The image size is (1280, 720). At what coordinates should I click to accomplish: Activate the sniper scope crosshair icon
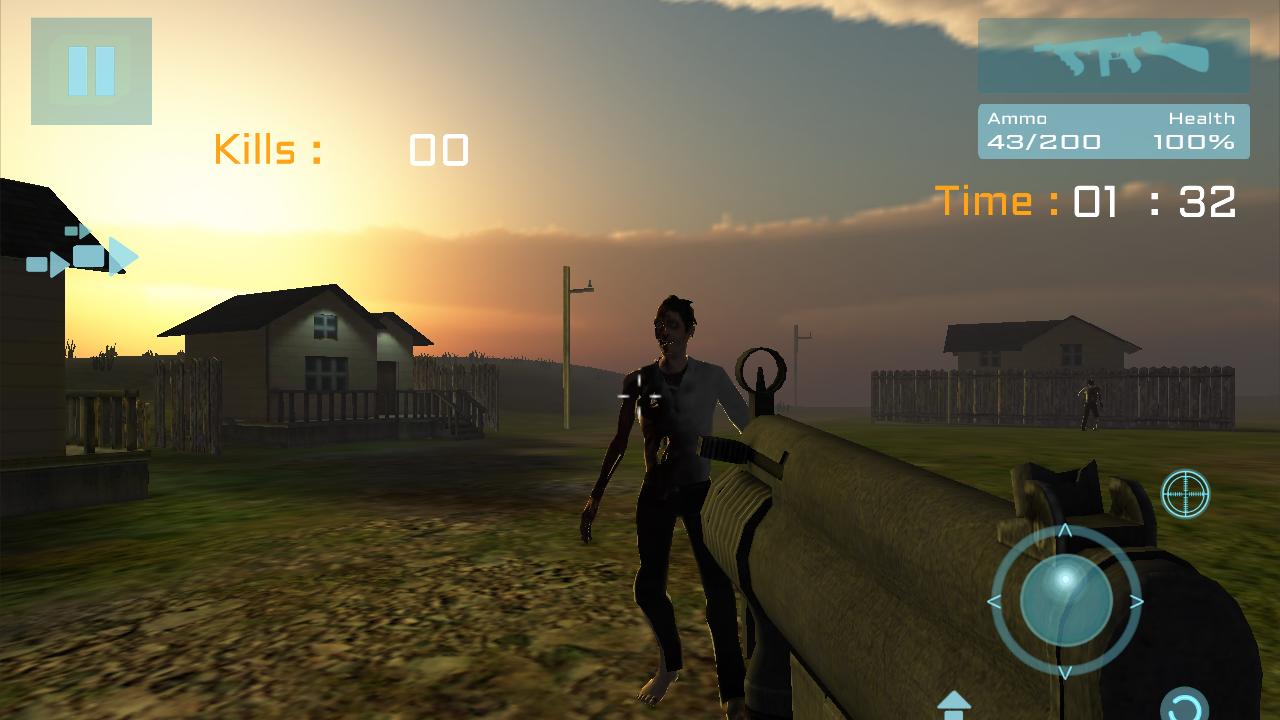tap(1186, 492)
